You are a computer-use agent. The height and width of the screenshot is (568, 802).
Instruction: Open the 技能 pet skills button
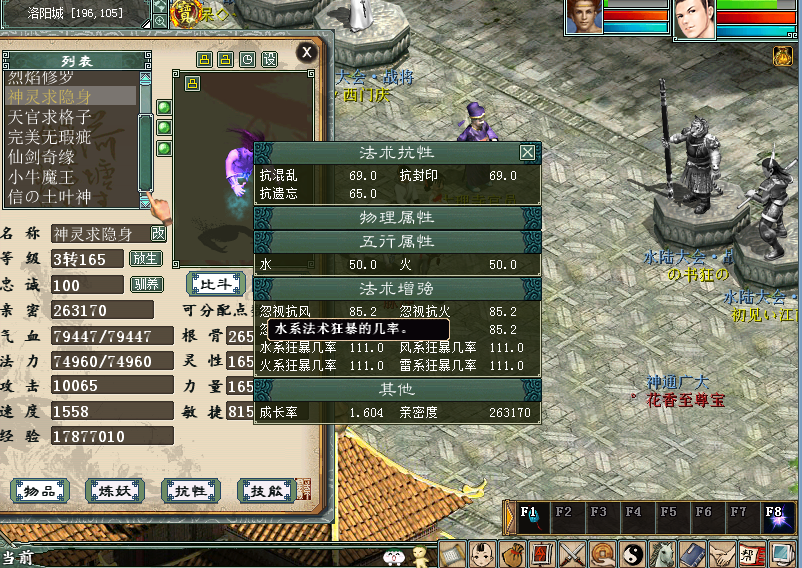click(x=266, y=491)
